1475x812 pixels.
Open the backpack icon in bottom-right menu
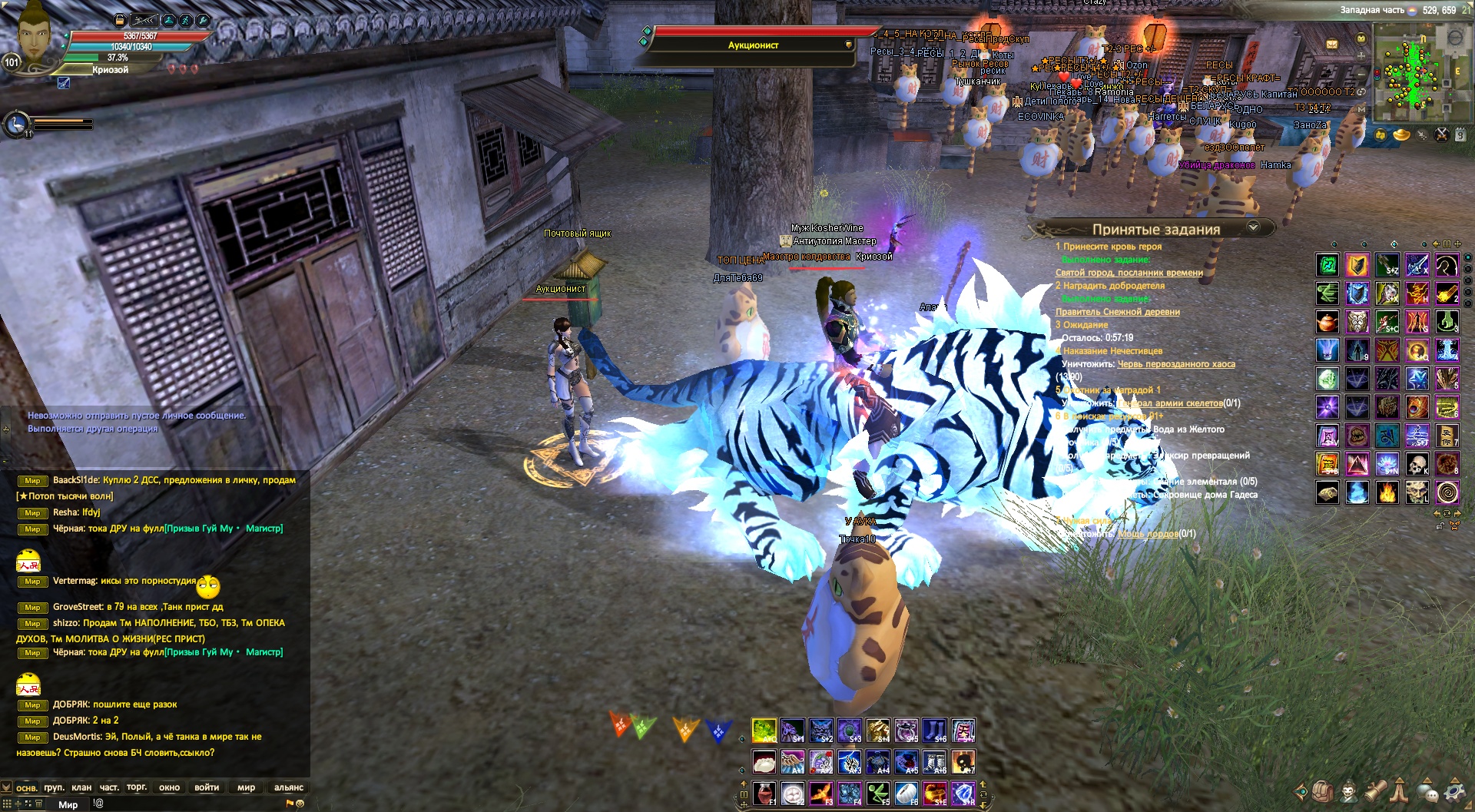coord(1321,790)
